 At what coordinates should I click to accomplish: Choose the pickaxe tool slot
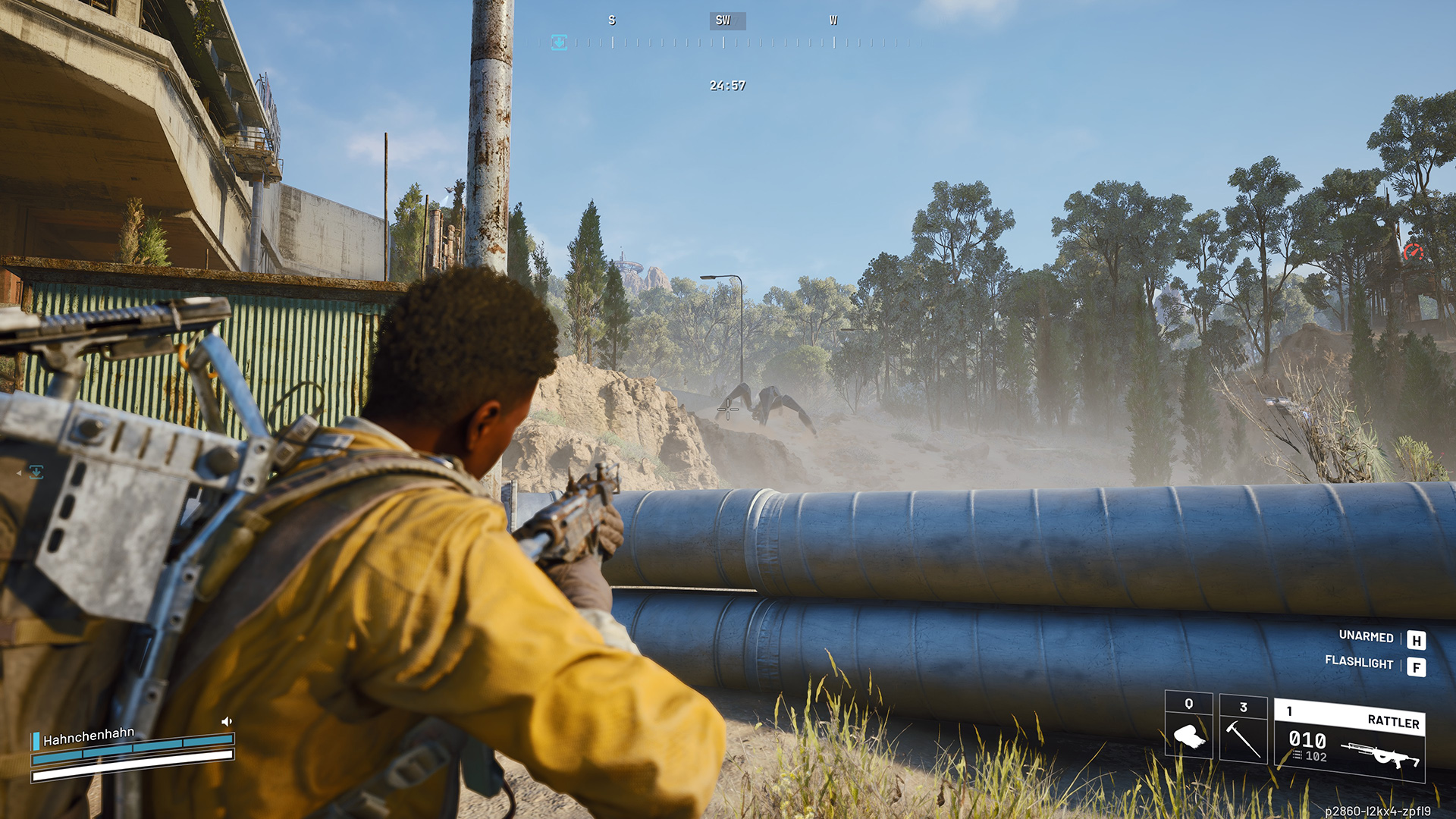click(x=1243, y=730)
